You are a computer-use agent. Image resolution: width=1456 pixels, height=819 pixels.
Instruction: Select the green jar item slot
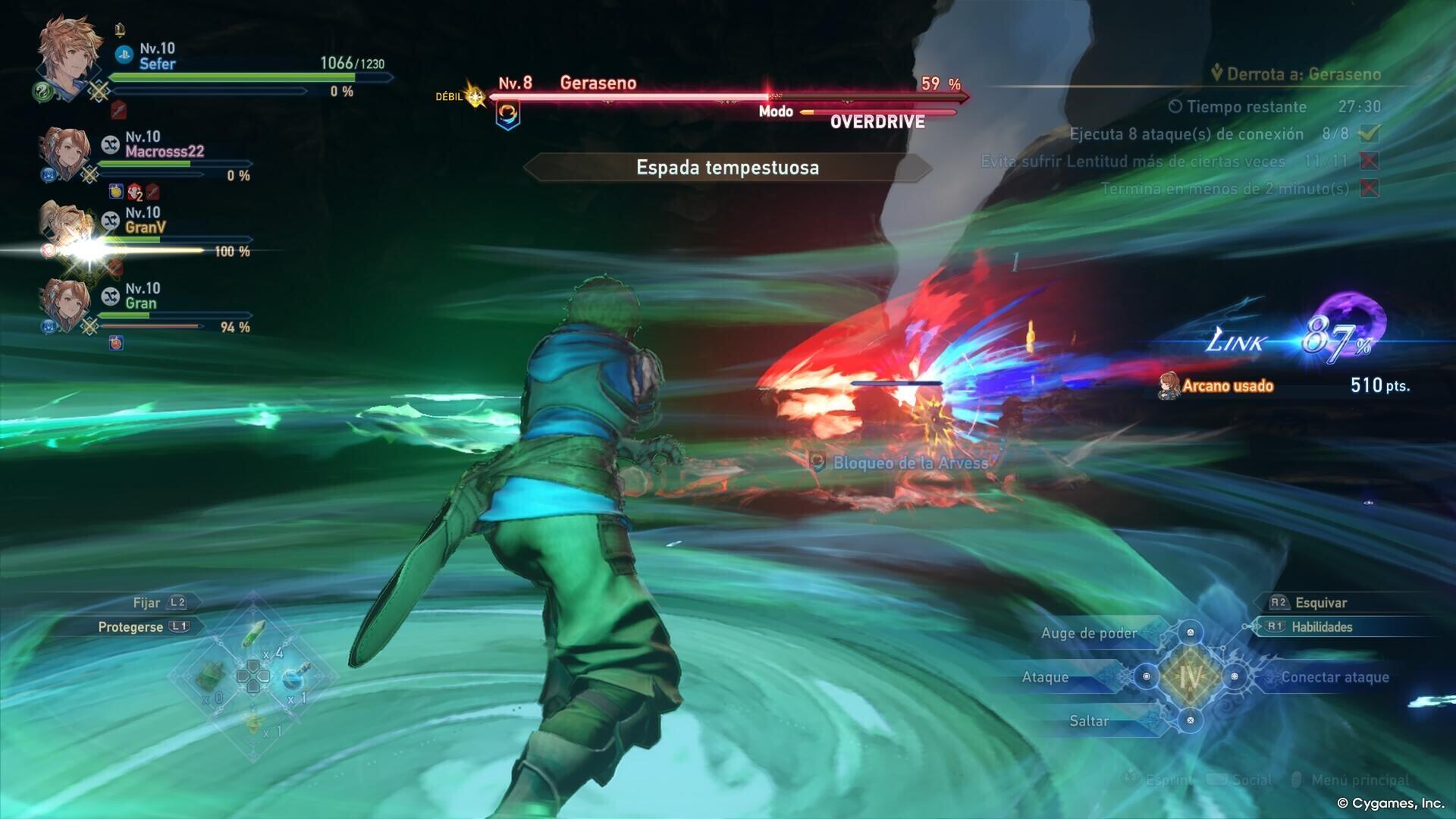[213, 675]
